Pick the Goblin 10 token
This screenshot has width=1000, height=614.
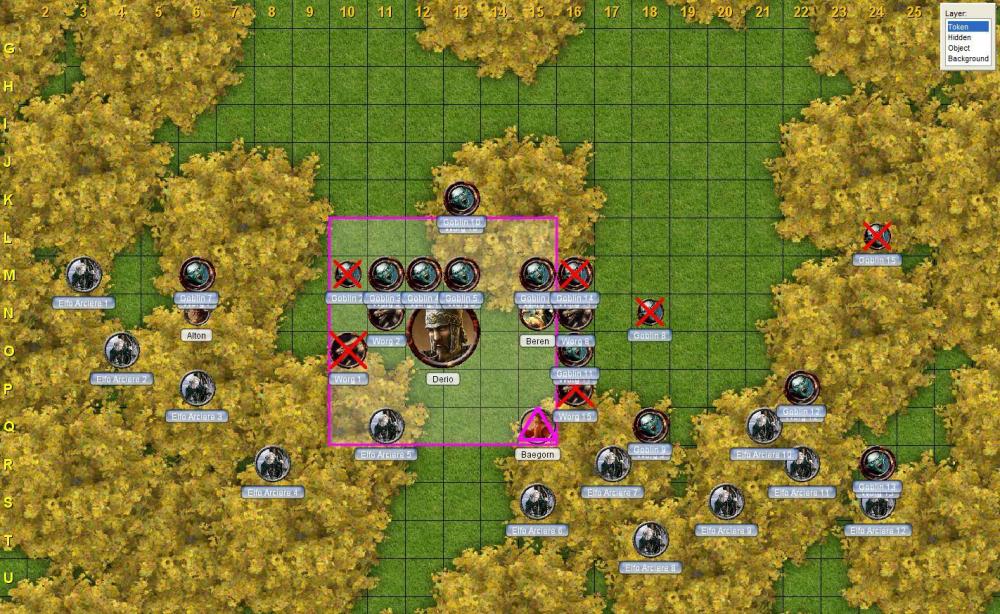[x=461, y=199]
